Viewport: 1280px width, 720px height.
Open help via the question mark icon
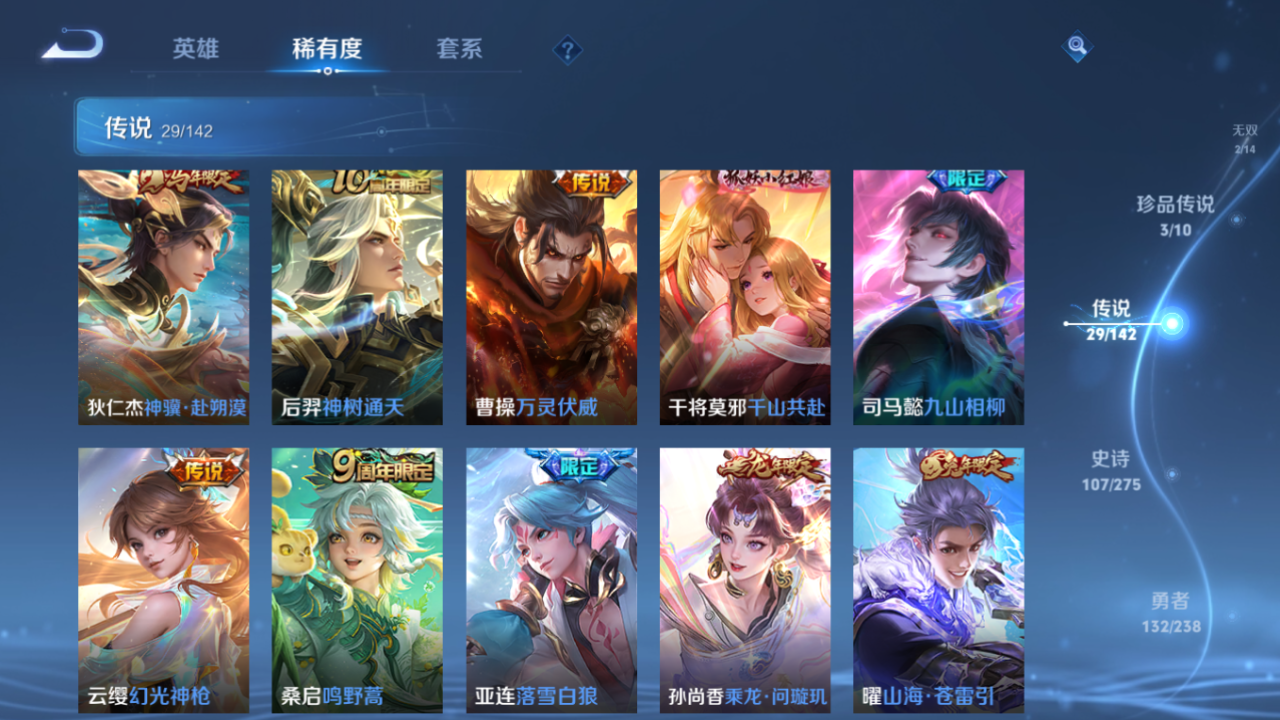tap(566, 48)
